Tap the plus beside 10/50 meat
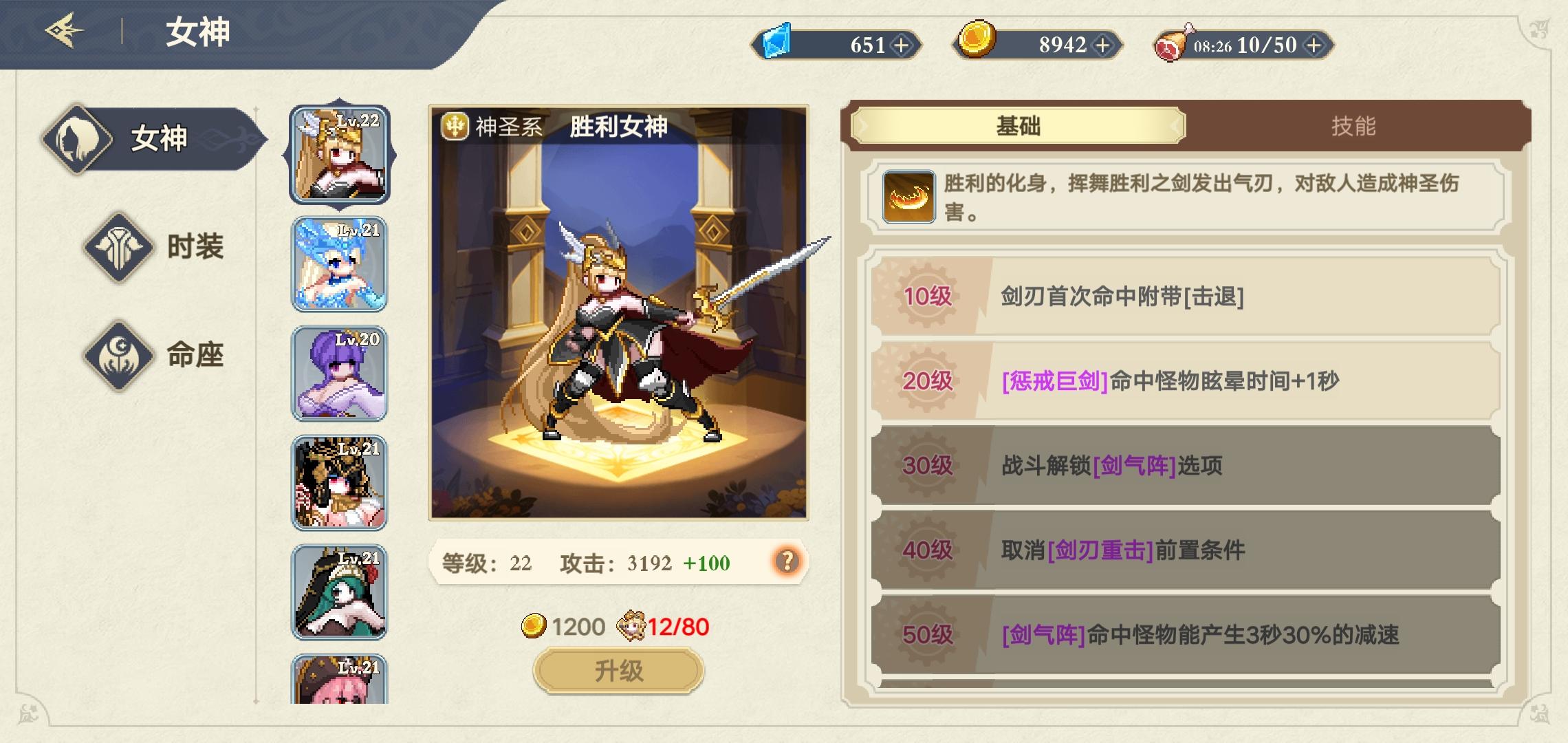The image size is (1568, 743). coord(1315,45)
